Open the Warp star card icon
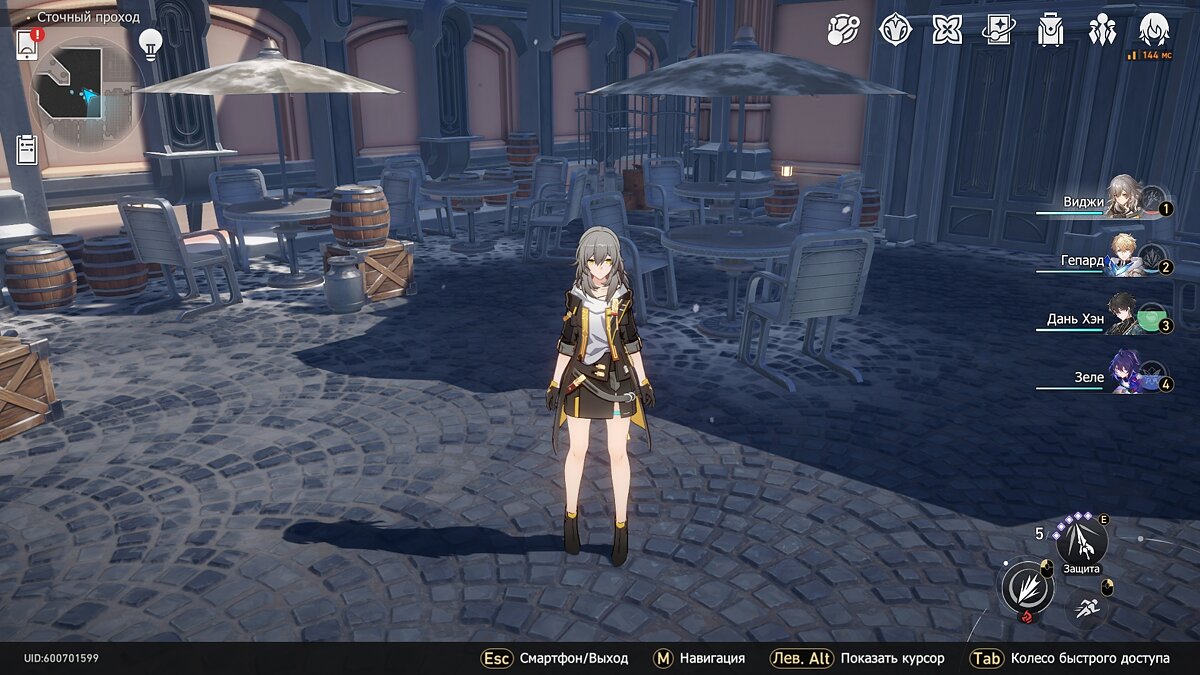This screenshot has height=675, width=1200. [998, 30]
